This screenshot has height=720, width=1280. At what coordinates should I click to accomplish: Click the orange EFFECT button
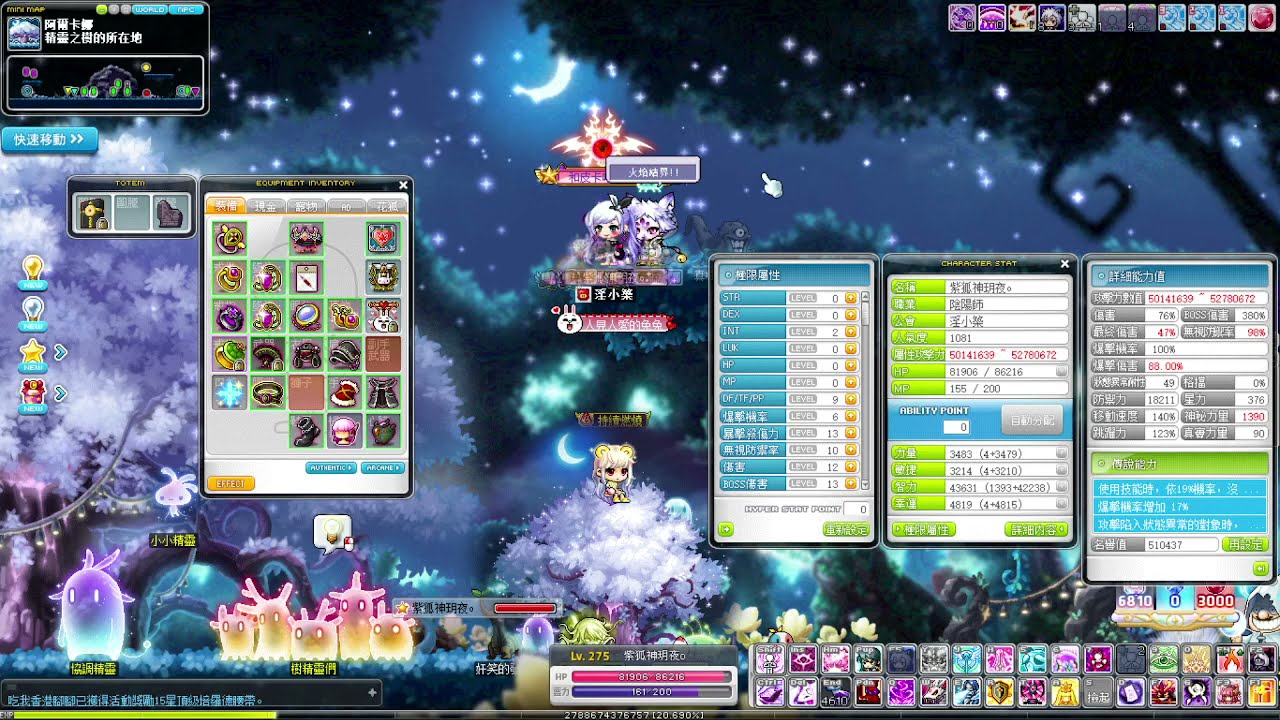click(x=230, y=484)
